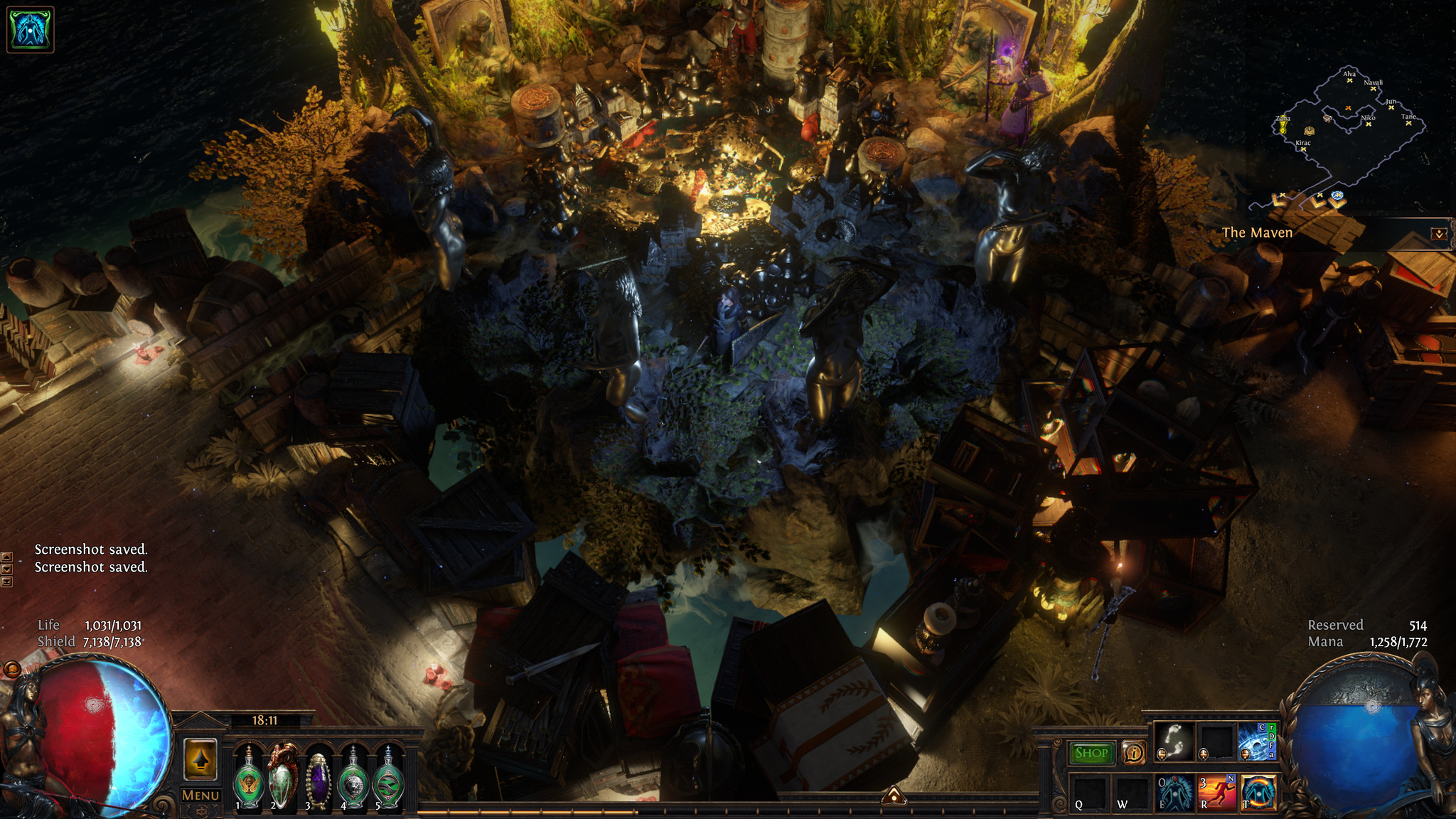Click the blue hooded buff icon

click(x=30, y=30)
